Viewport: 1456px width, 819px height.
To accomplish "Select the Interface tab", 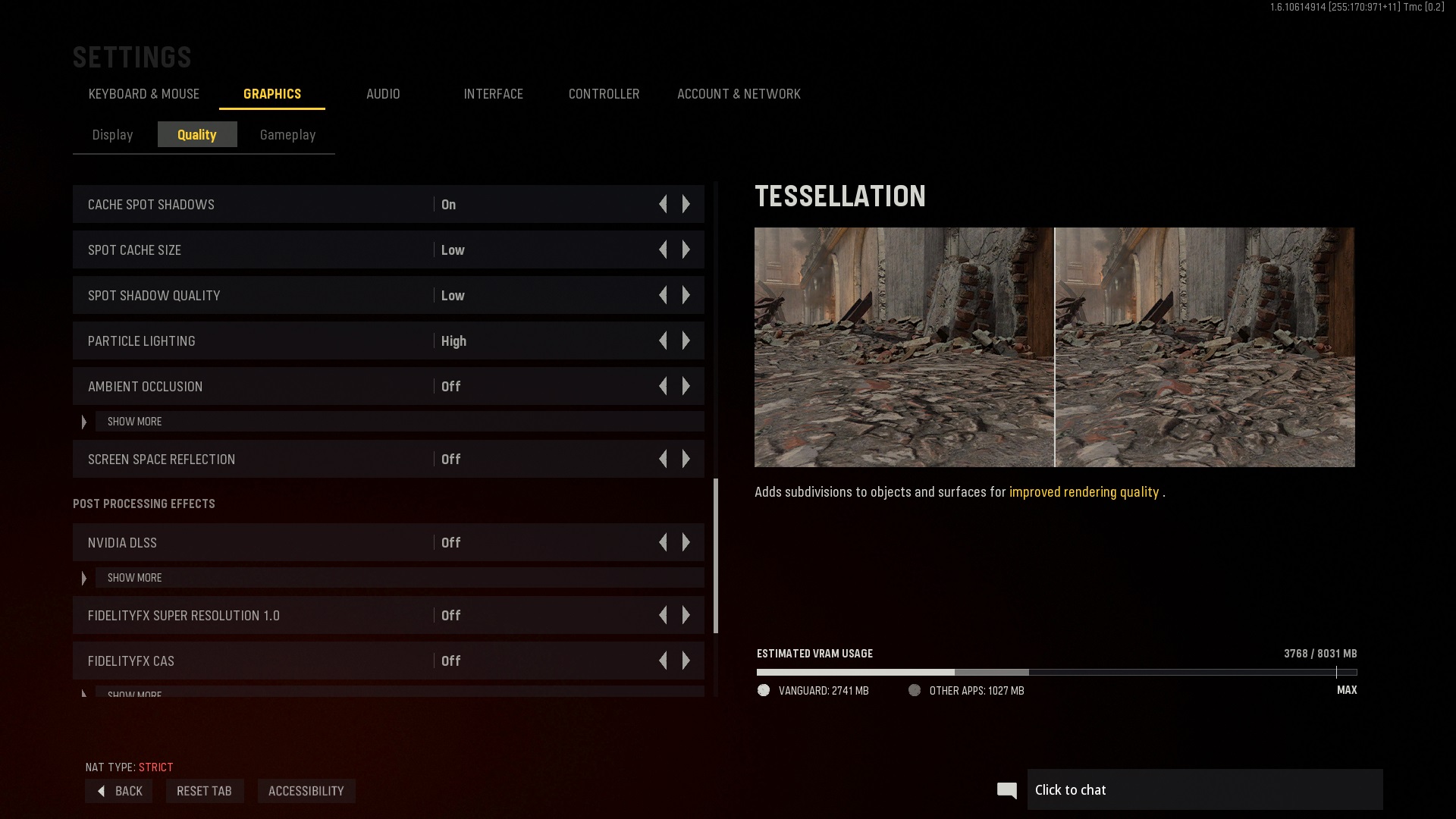I will click(x=493, y=94).
